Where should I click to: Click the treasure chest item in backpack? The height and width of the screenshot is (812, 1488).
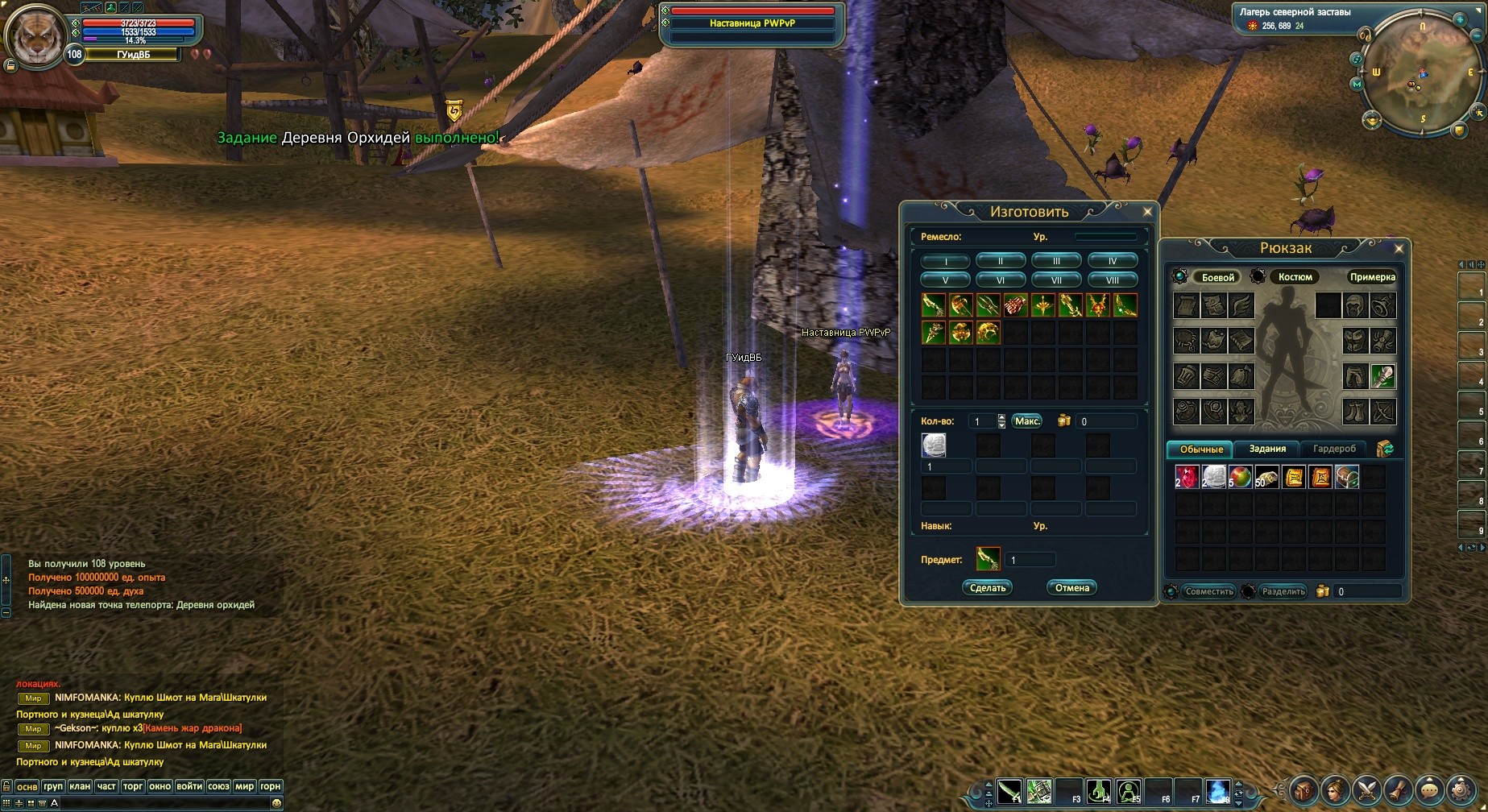point(1347,477)
